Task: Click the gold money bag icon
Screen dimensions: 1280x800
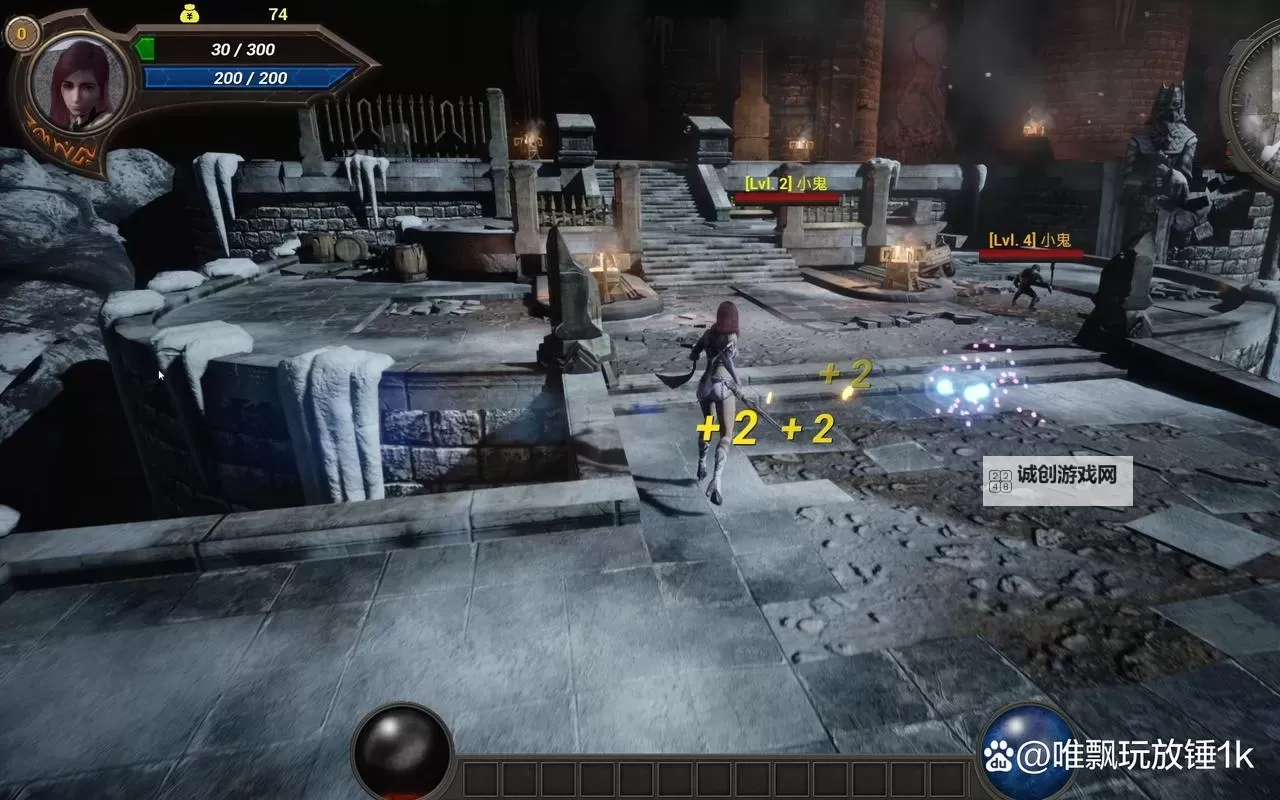Action: pos(191,14)
